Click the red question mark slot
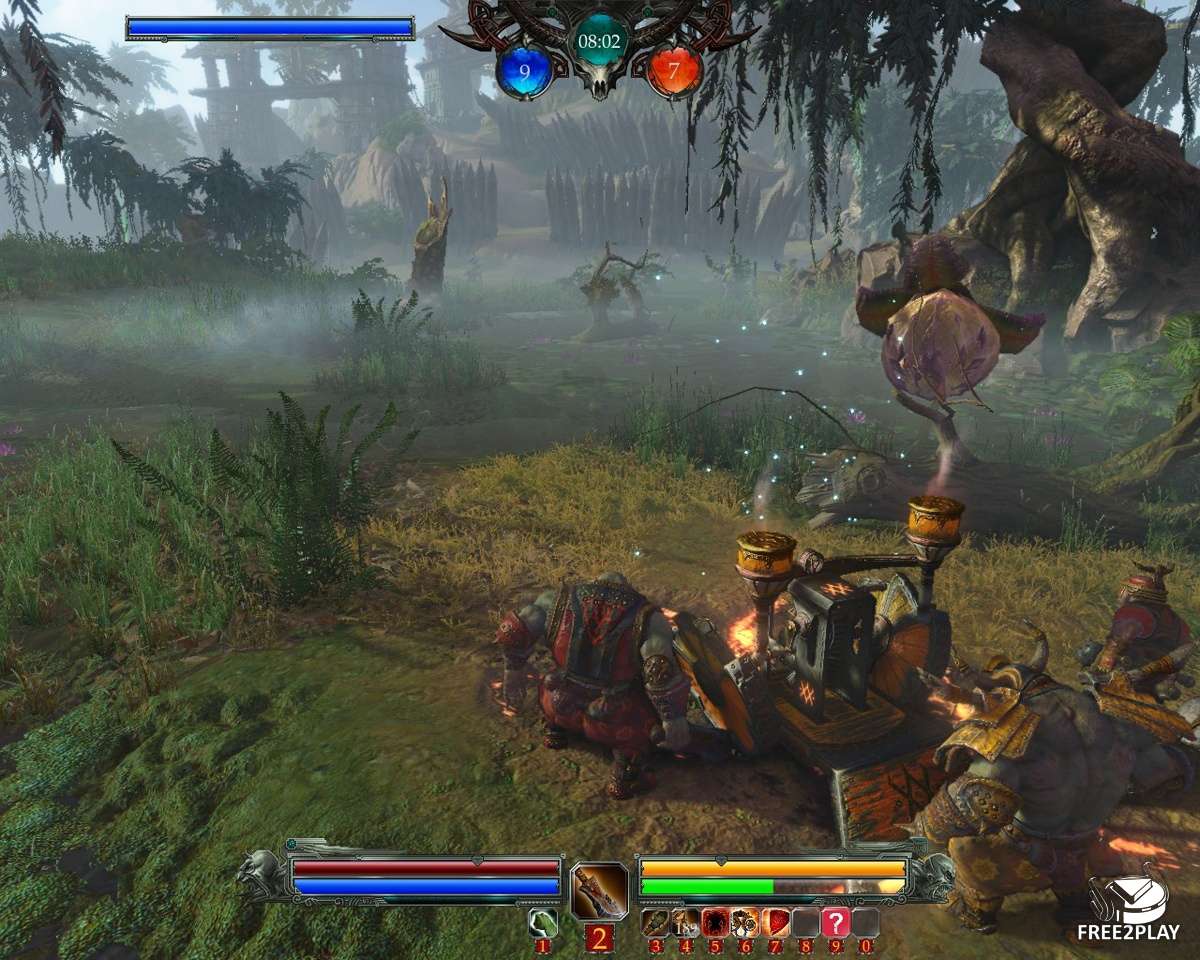1200x960 pixels. [835, 922]
